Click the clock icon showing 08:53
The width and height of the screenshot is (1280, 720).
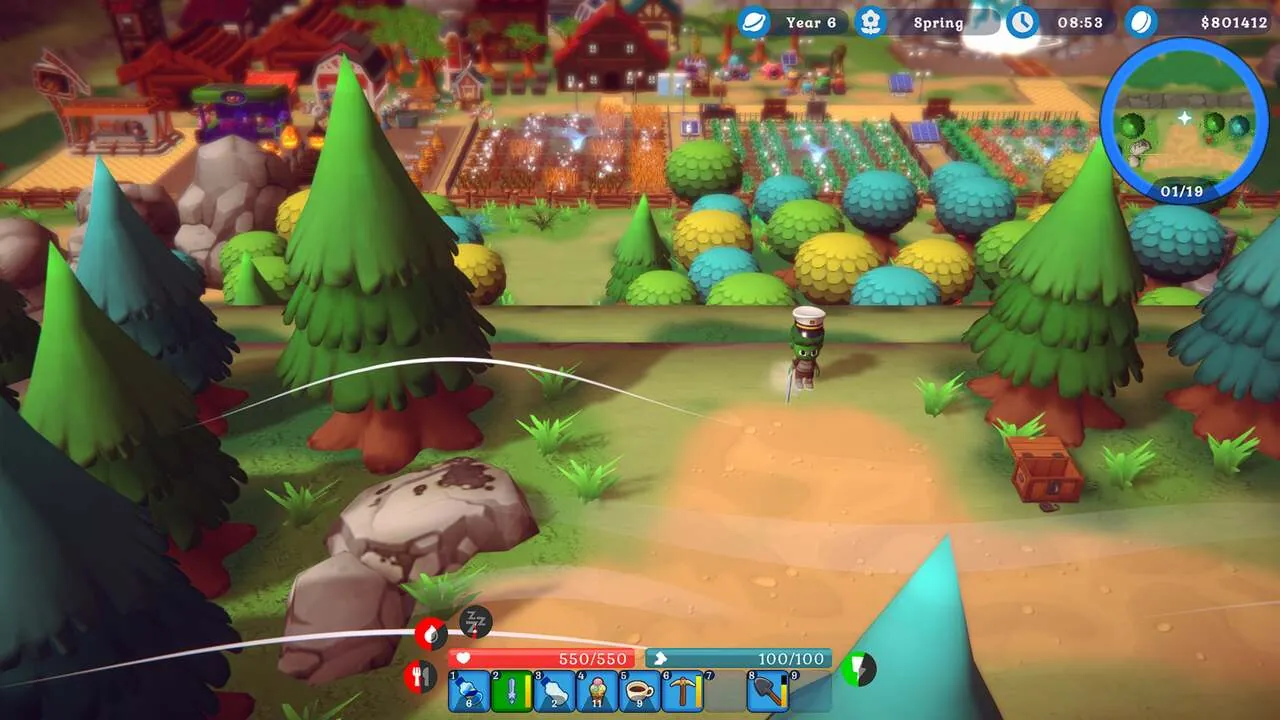click(x=1022, y=22)
